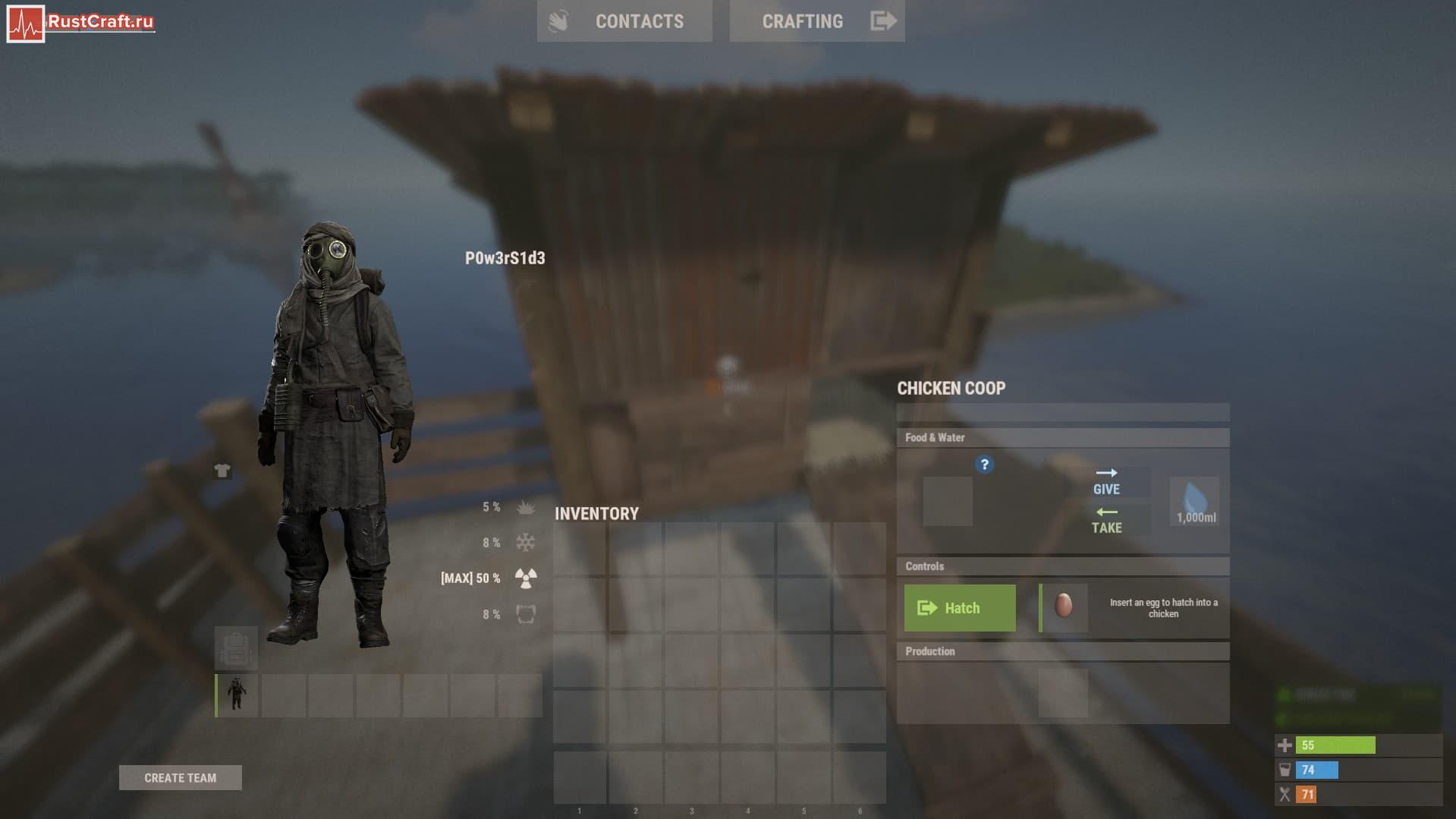Click the Production output slot
1456x819 pixels.
tap(1062, 693)
